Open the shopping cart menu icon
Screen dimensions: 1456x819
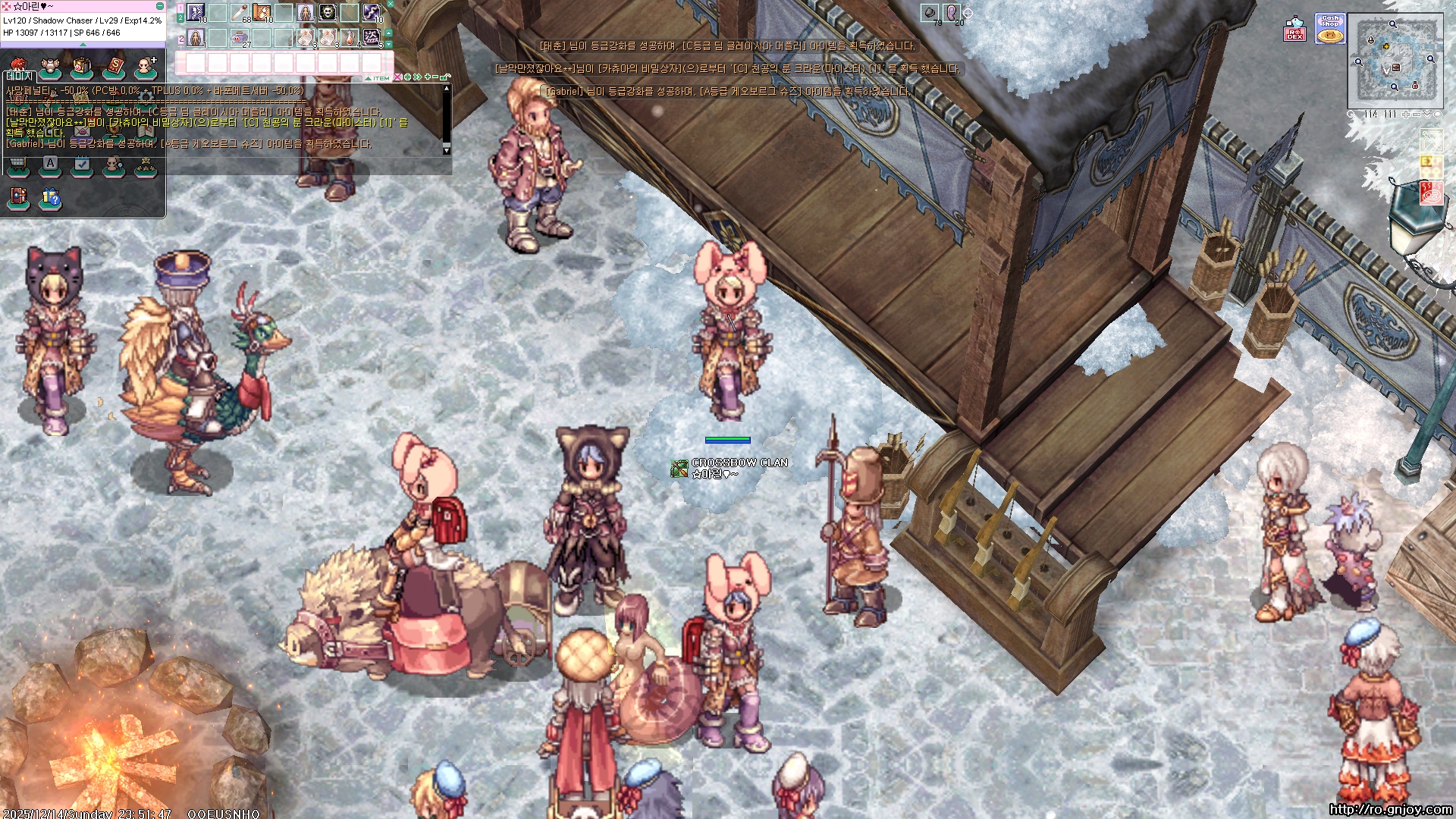point(18,164)
